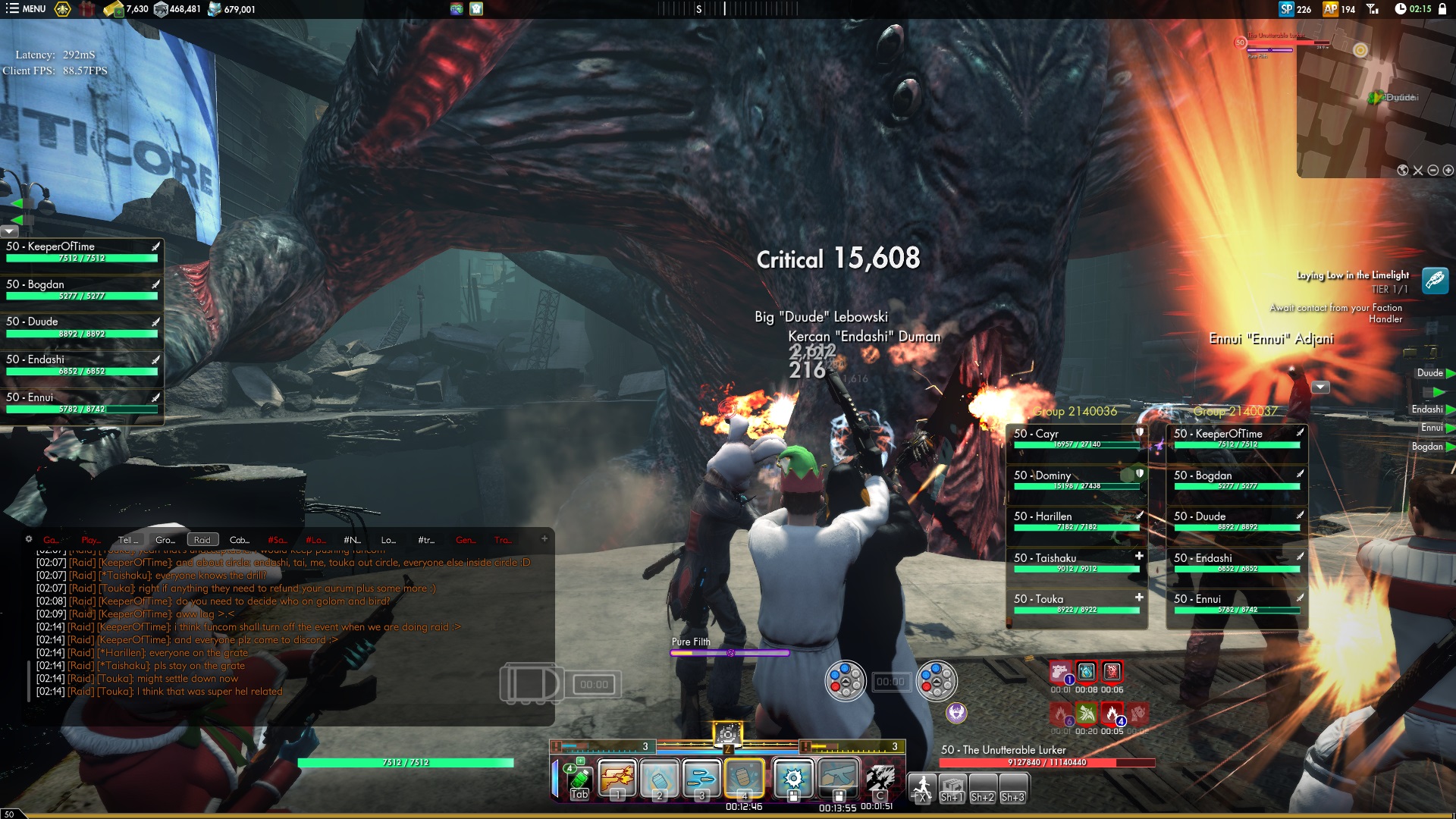The height and width of the screenshot is (819, 1456).
Task: Activate the triple bullets ability in slot 3
Action: coord(701,778)
